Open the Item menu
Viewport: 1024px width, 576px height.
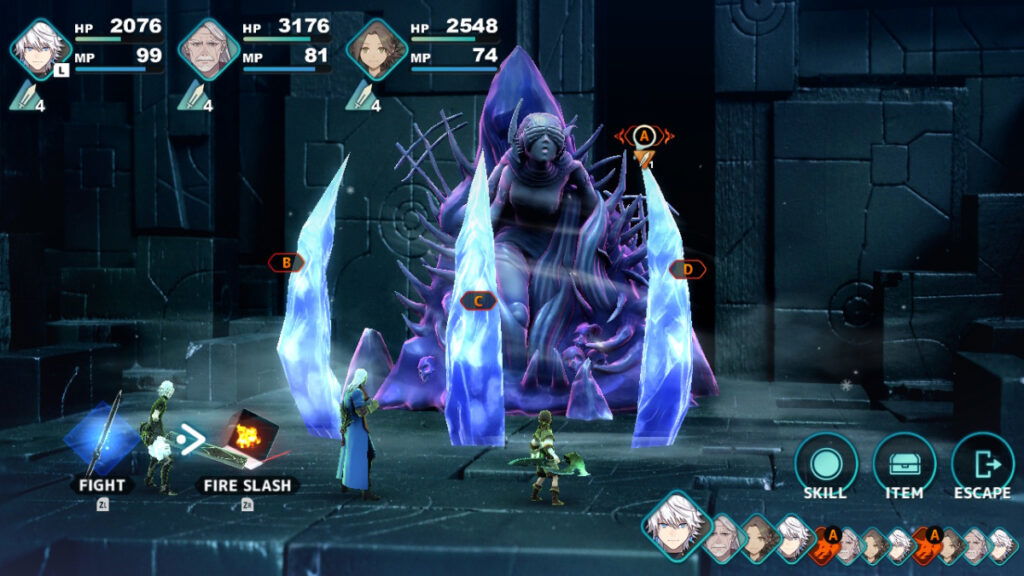pyautogui.click(x=904, y=464)
